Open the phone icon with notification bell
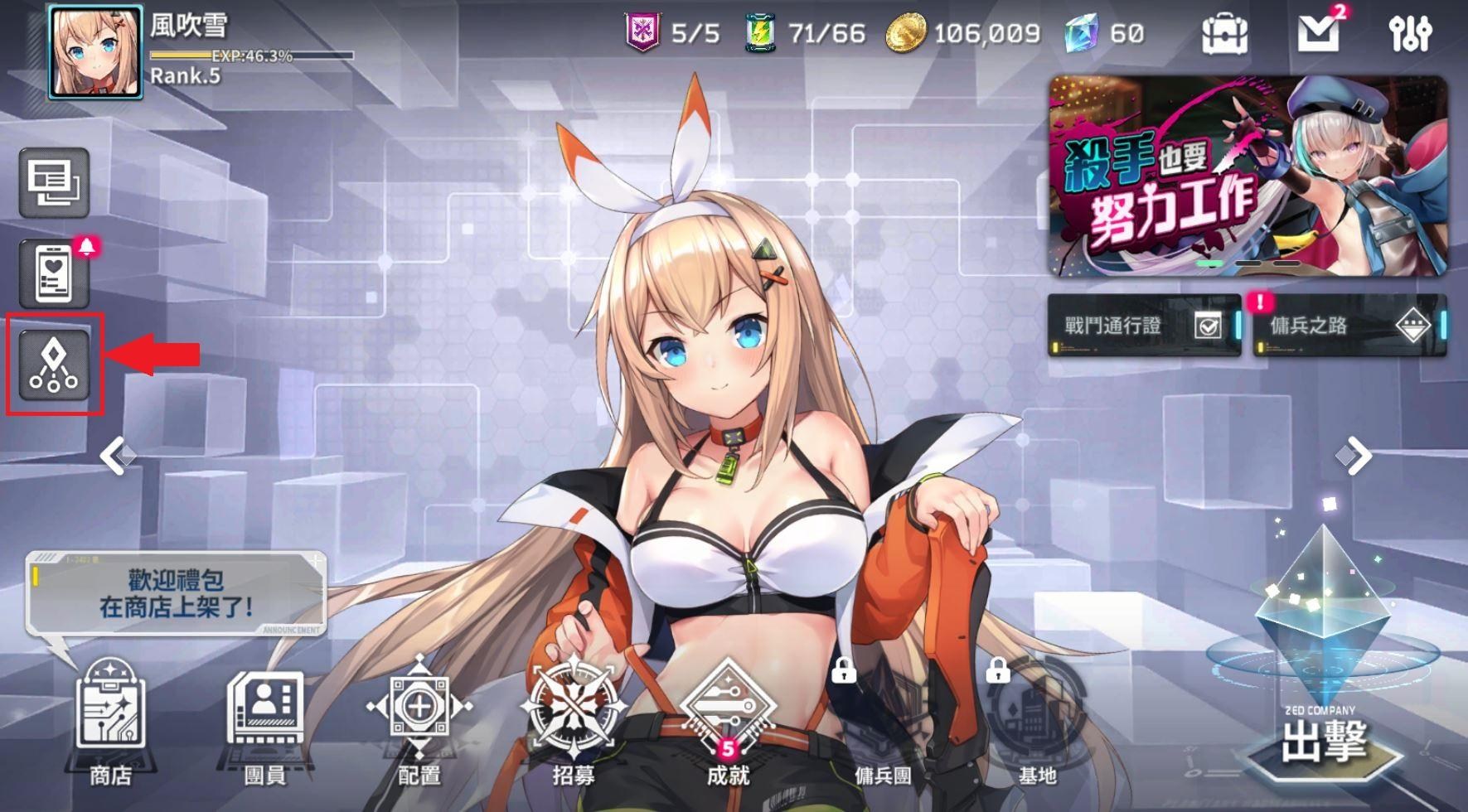The height and width of the screenshot is (812, 1468). (x=53, y=273)
